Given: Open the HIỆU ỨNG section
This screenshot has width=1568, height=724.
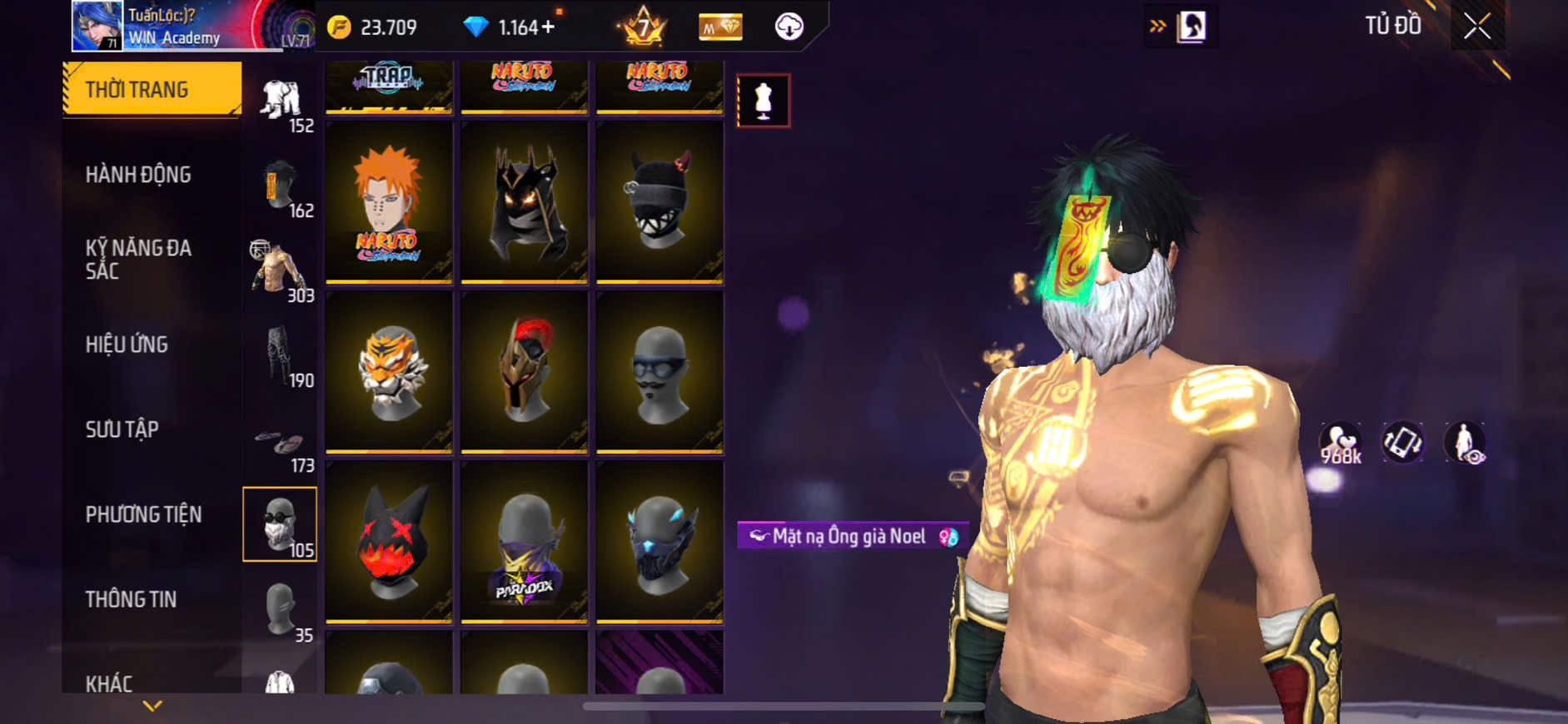Looking at the screenshot, I should point(127,345).
